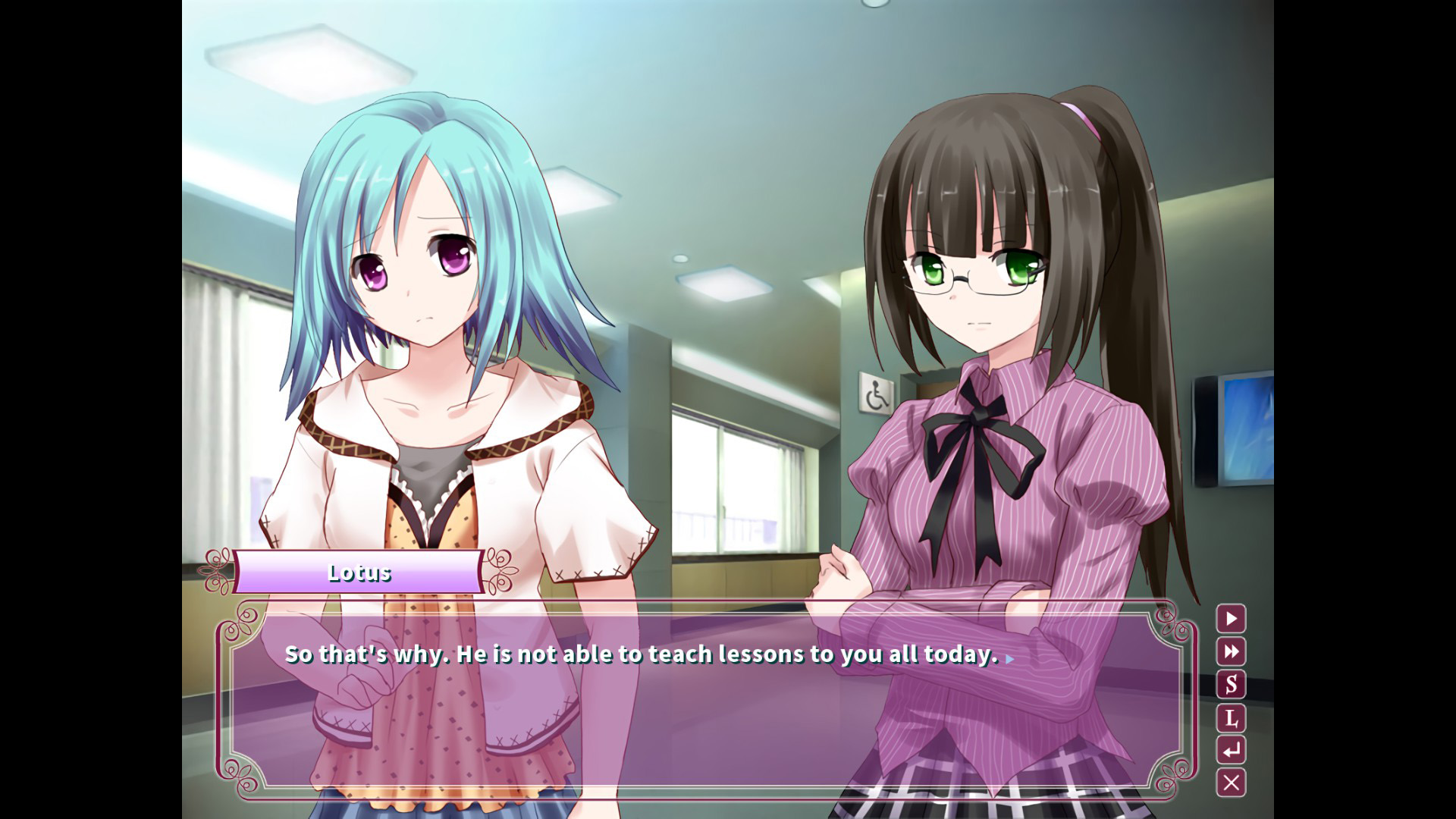
Task: Click the return arrow button
Action: point(1231,750)
